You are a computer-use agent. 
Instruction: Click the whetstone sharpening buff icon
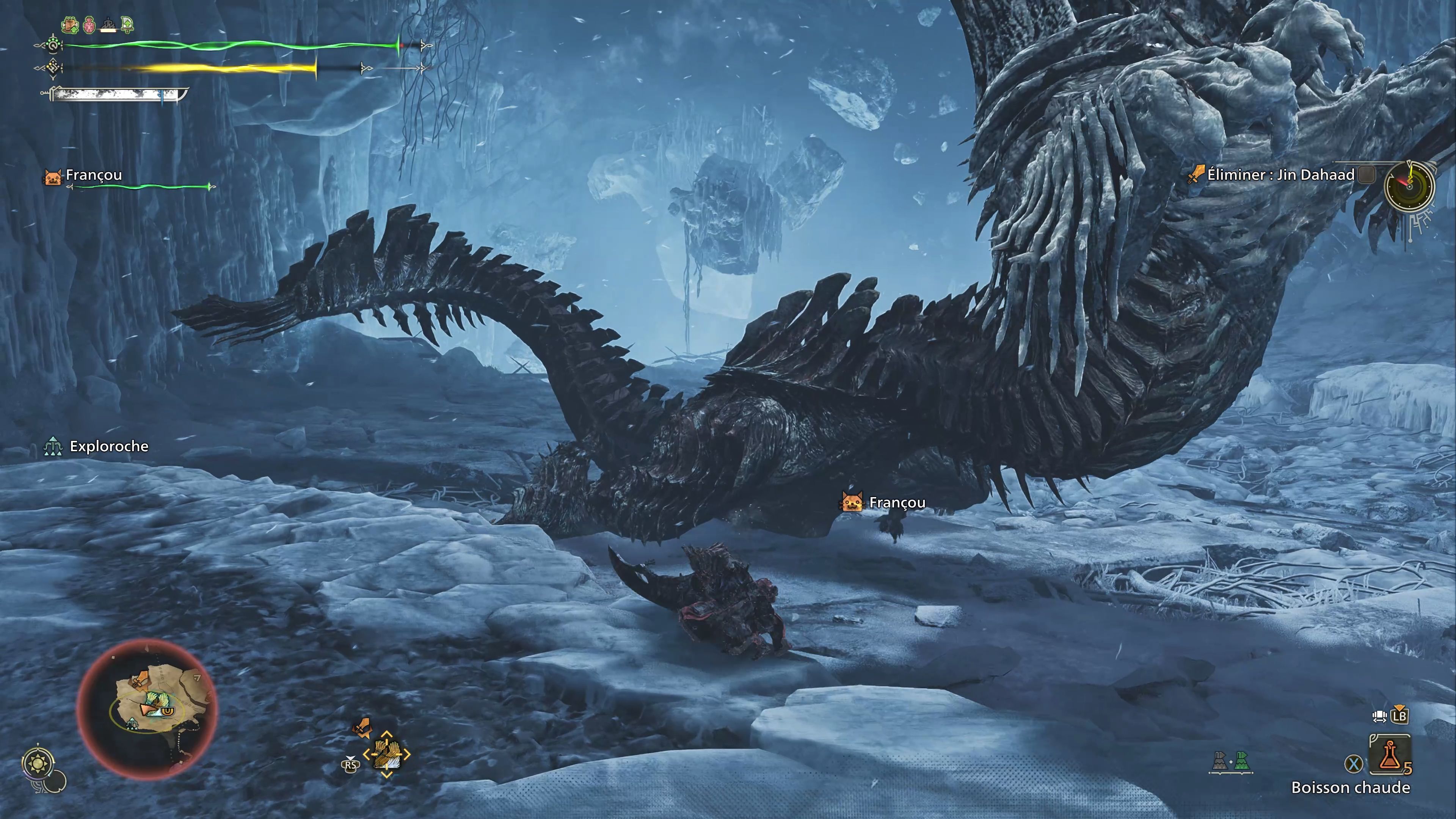108,25
